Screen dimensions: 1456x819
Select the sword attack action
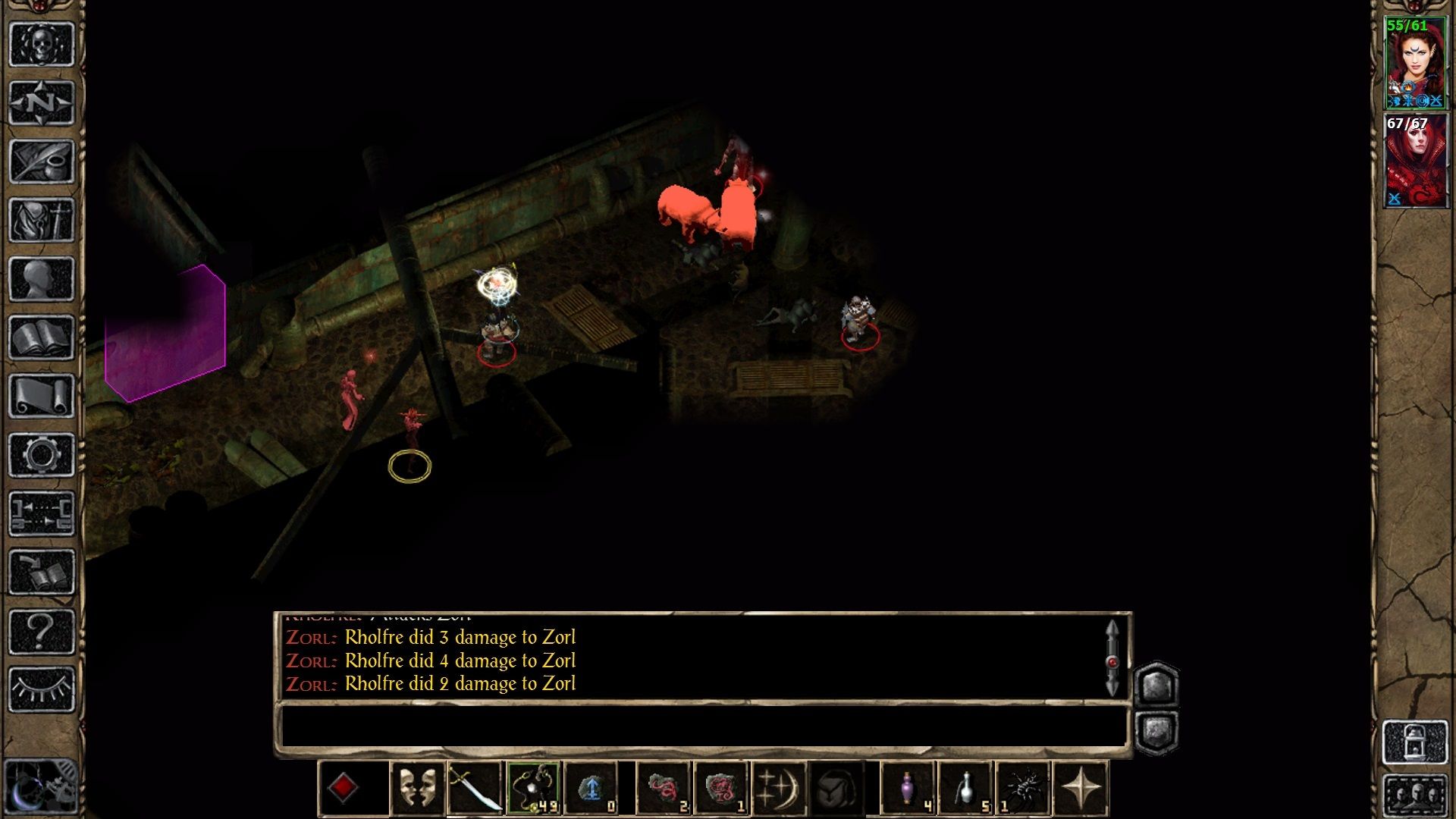point(475,789)
